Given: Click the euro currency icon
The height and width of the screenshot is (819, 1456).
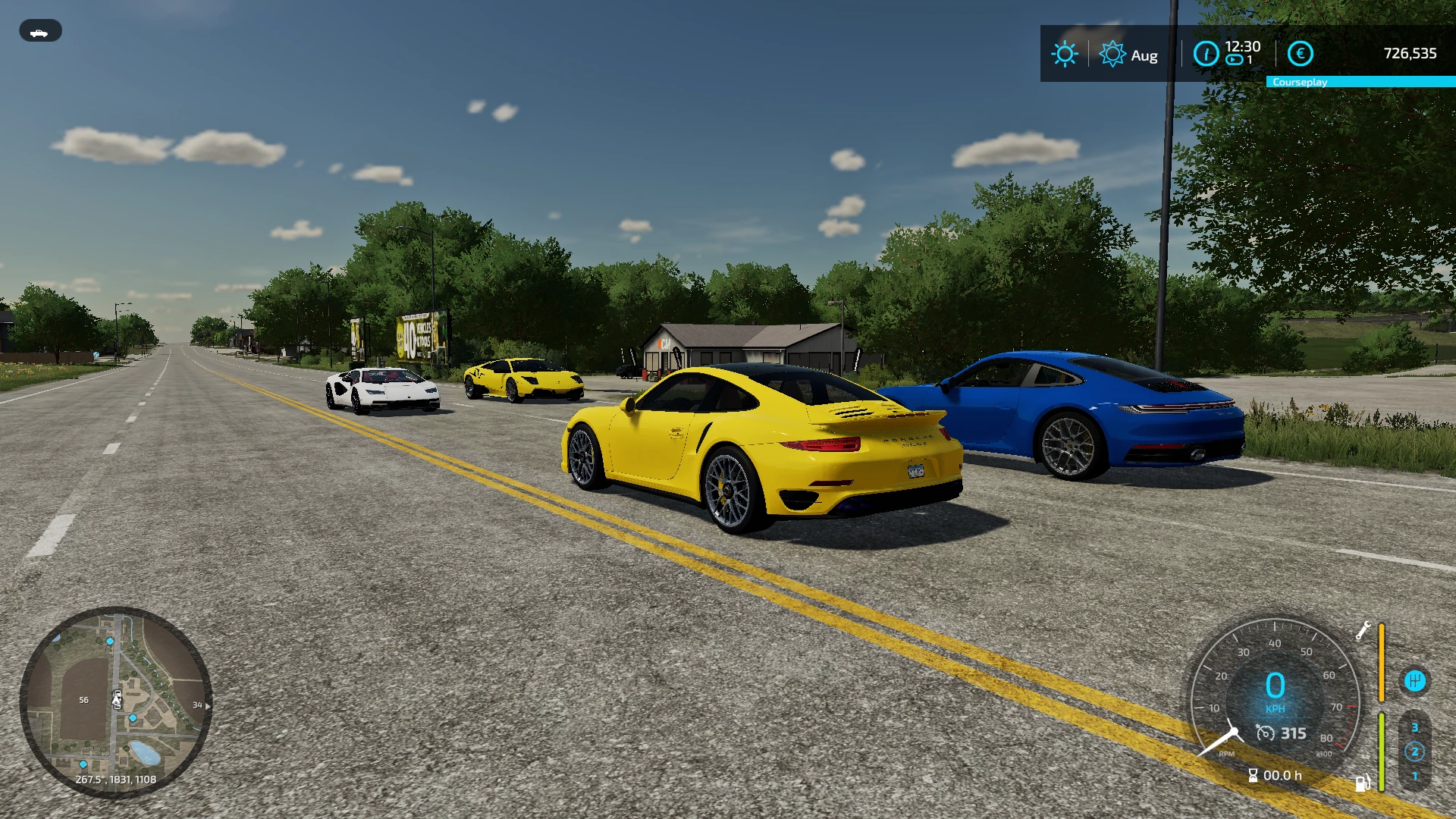Looking at the screenshot, I should coord(1300,53).
